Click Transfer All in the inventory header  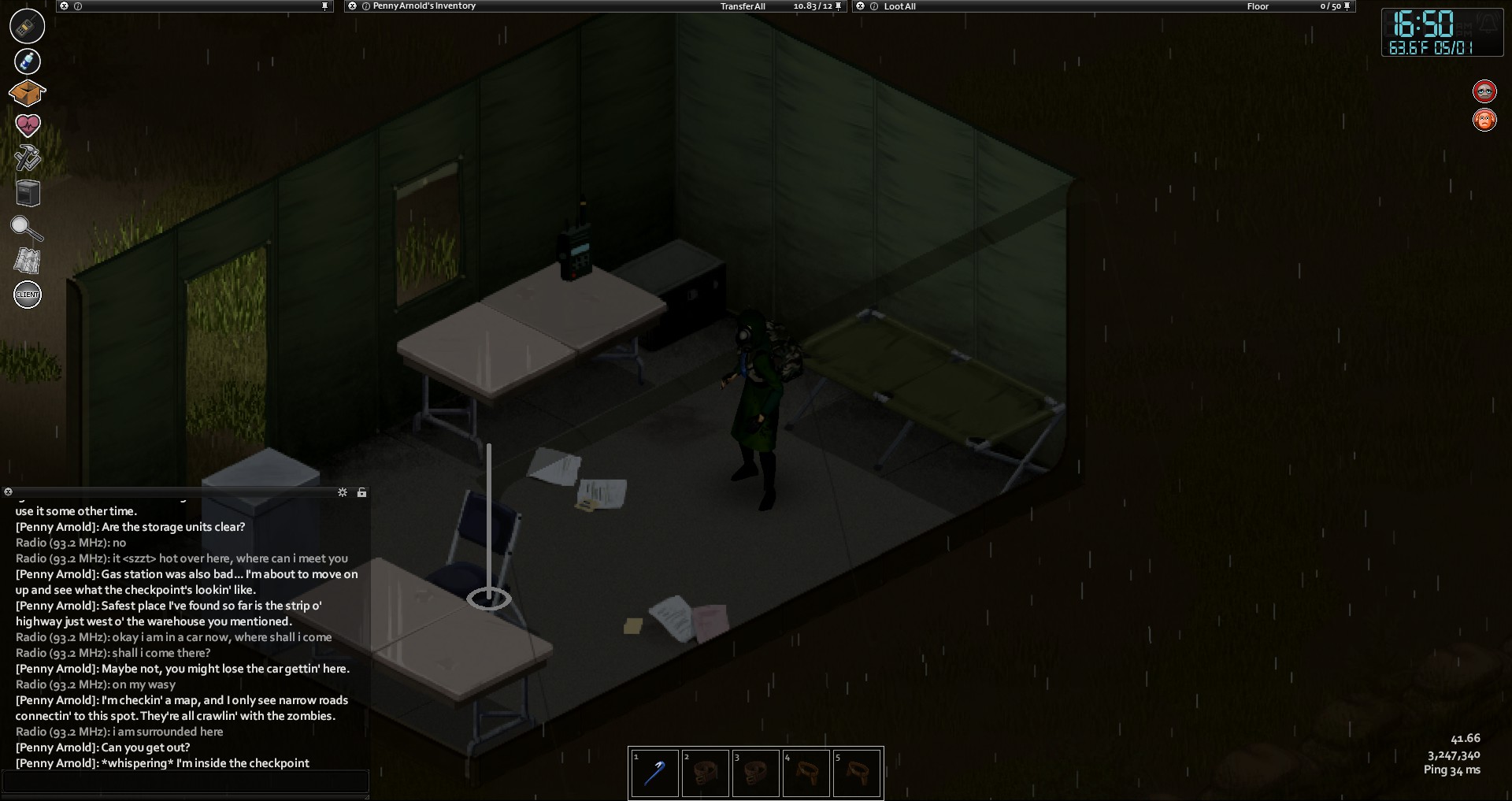(742, 6)
